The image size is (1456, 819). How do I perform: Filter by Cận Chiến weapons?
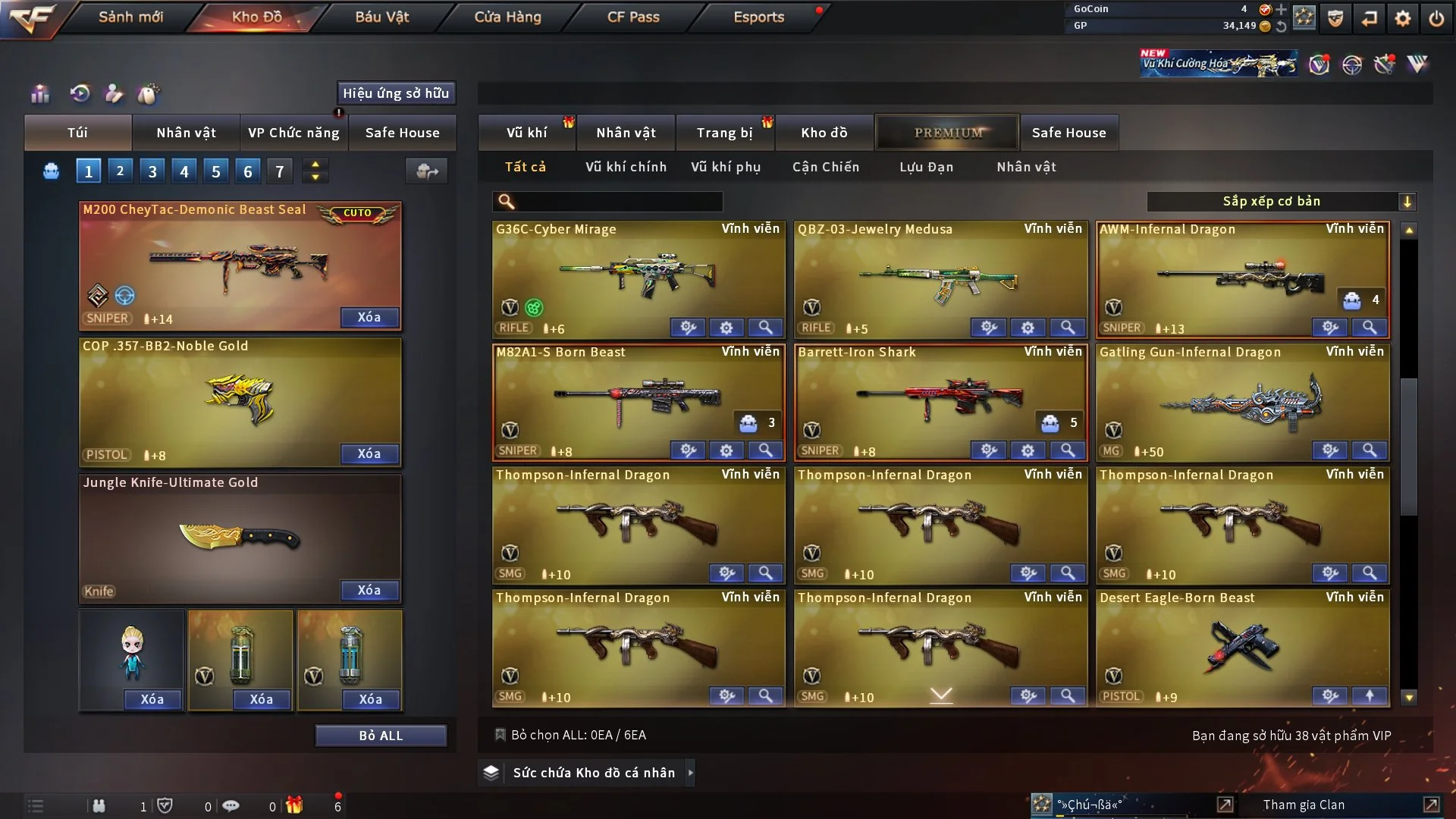[x=826, y=167]
